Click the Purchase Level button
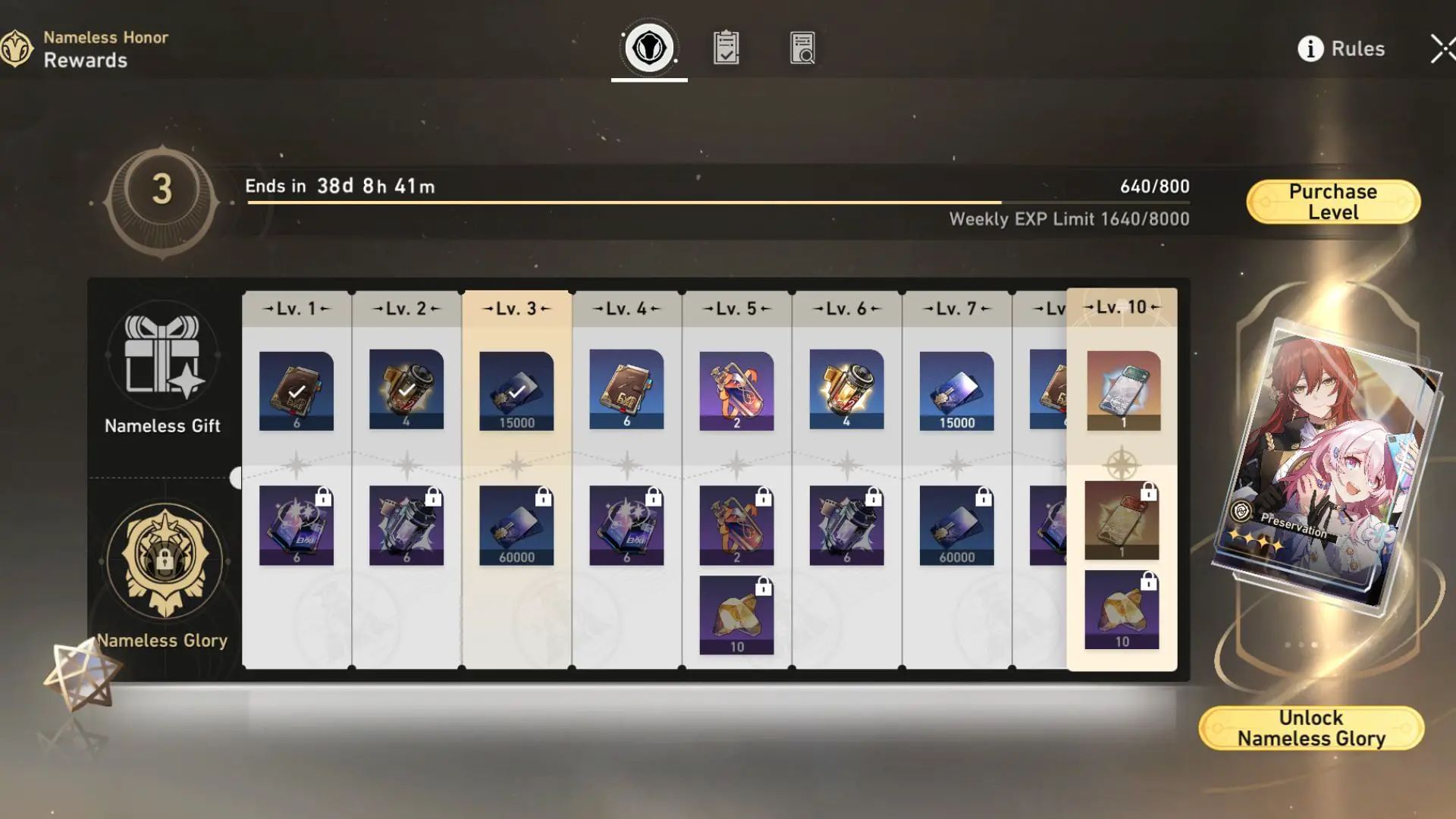 (x=1332, y=200)
